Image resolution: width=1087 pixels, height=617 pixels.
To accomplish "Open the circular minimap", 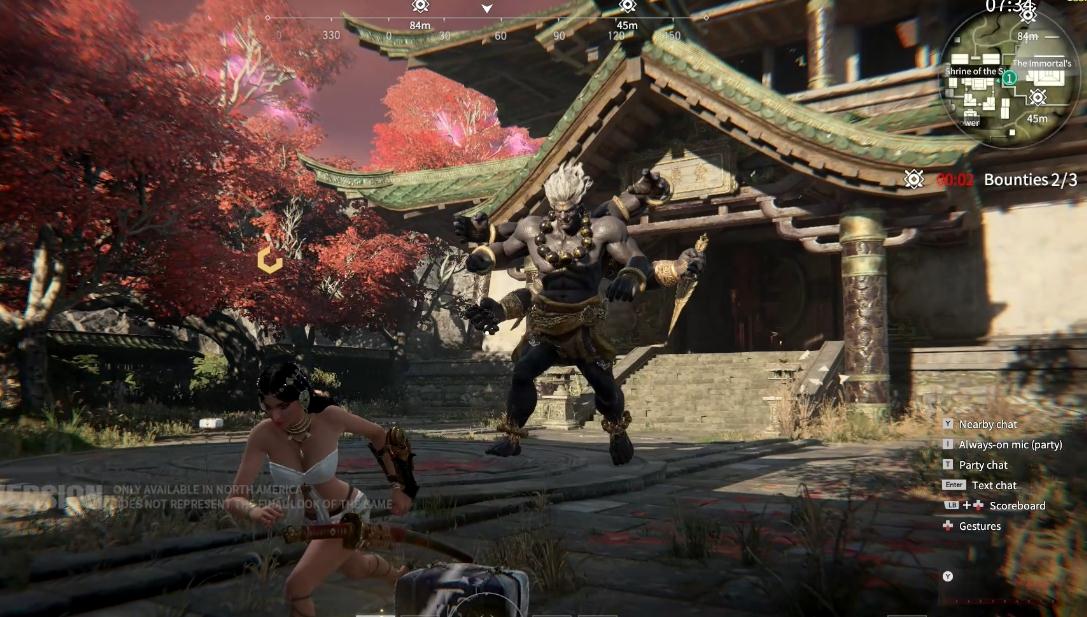I will 1012,78.
